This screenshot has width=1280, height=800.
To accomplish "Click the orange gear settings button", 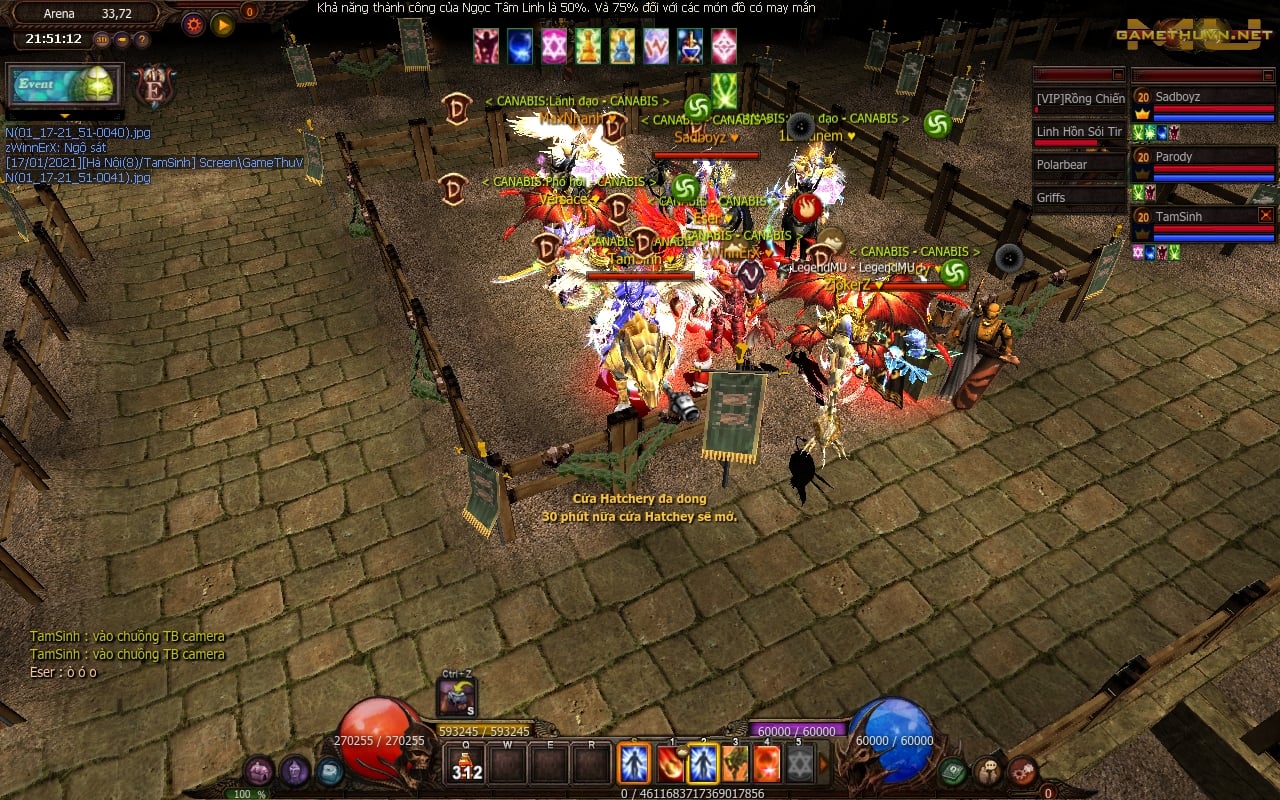I will (x=193, y=25).
